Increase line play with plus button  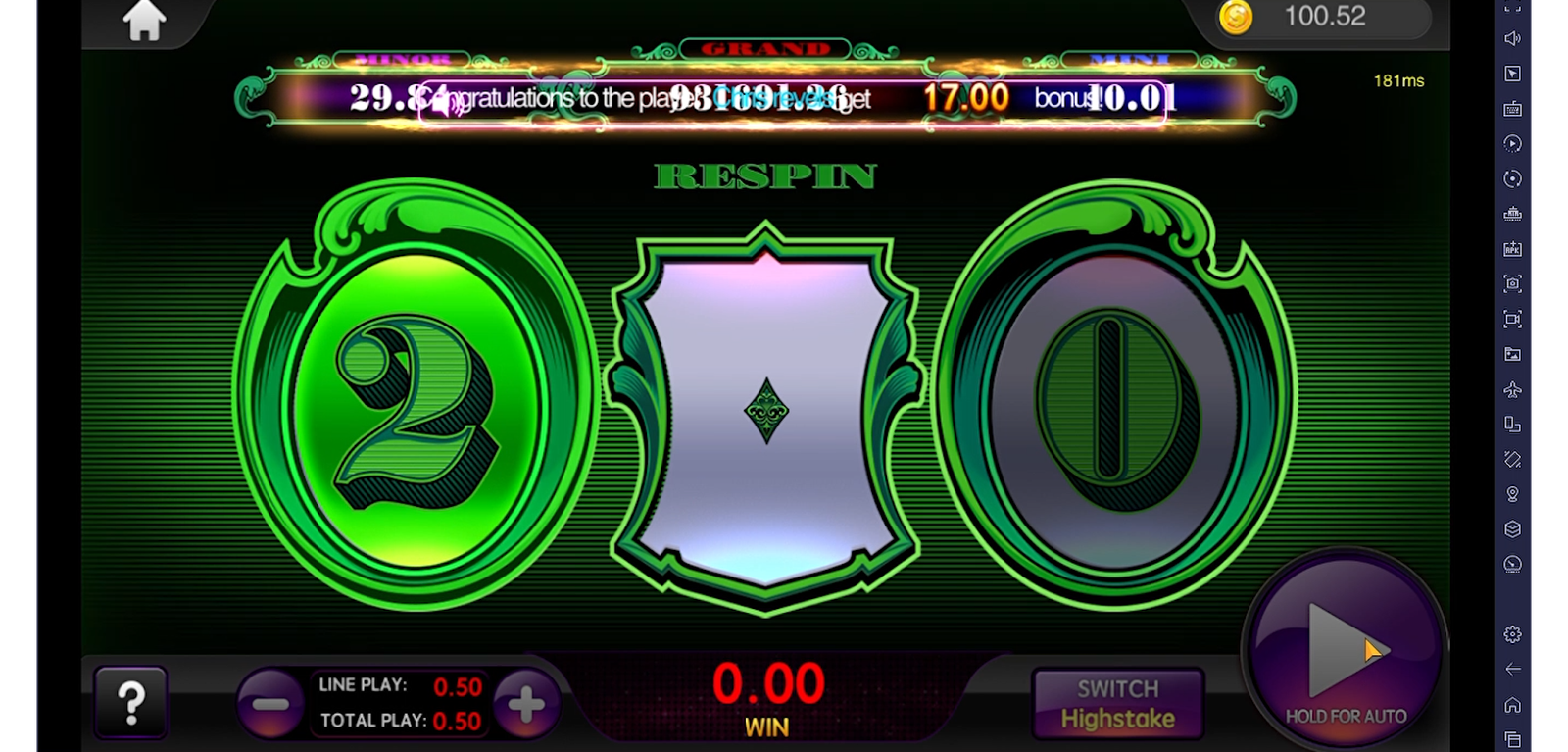tap(526, 703)
